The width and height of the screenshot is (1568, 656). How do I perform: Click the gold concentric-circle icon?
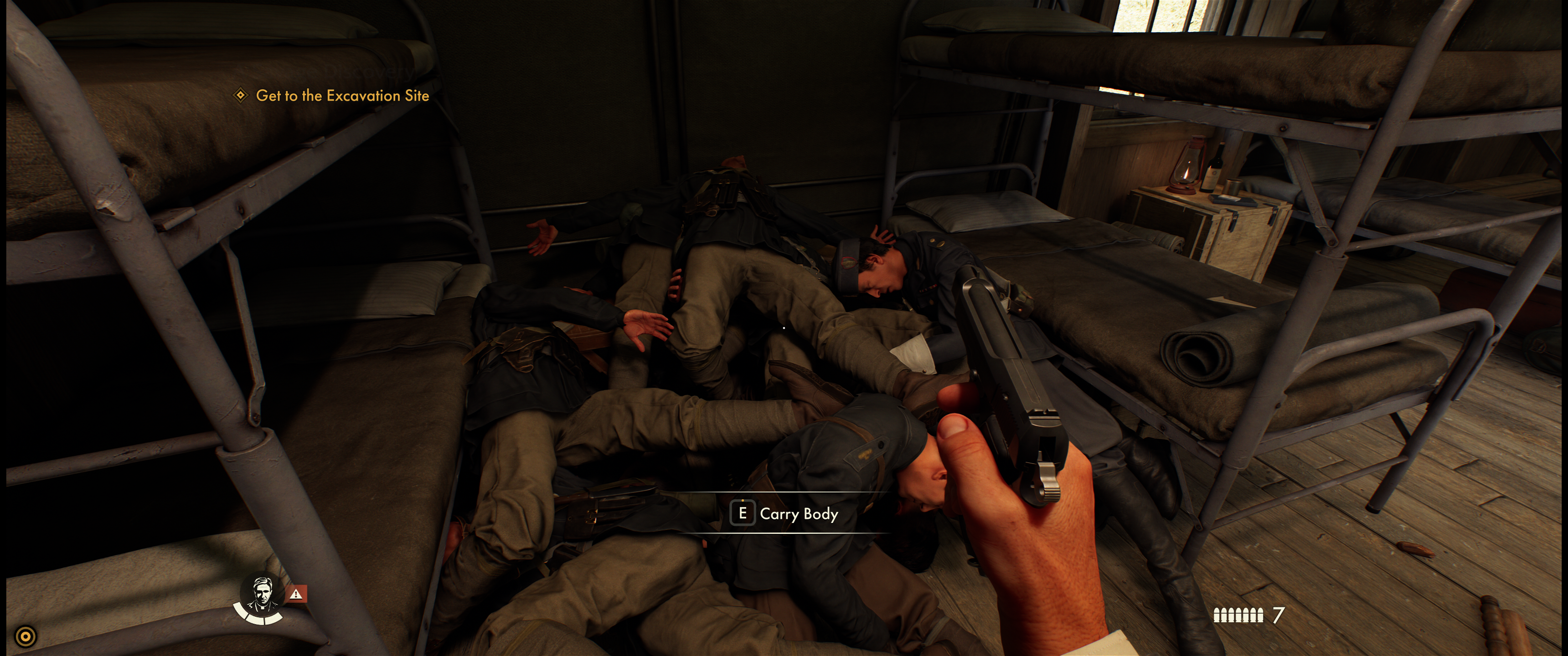point(26,636)
